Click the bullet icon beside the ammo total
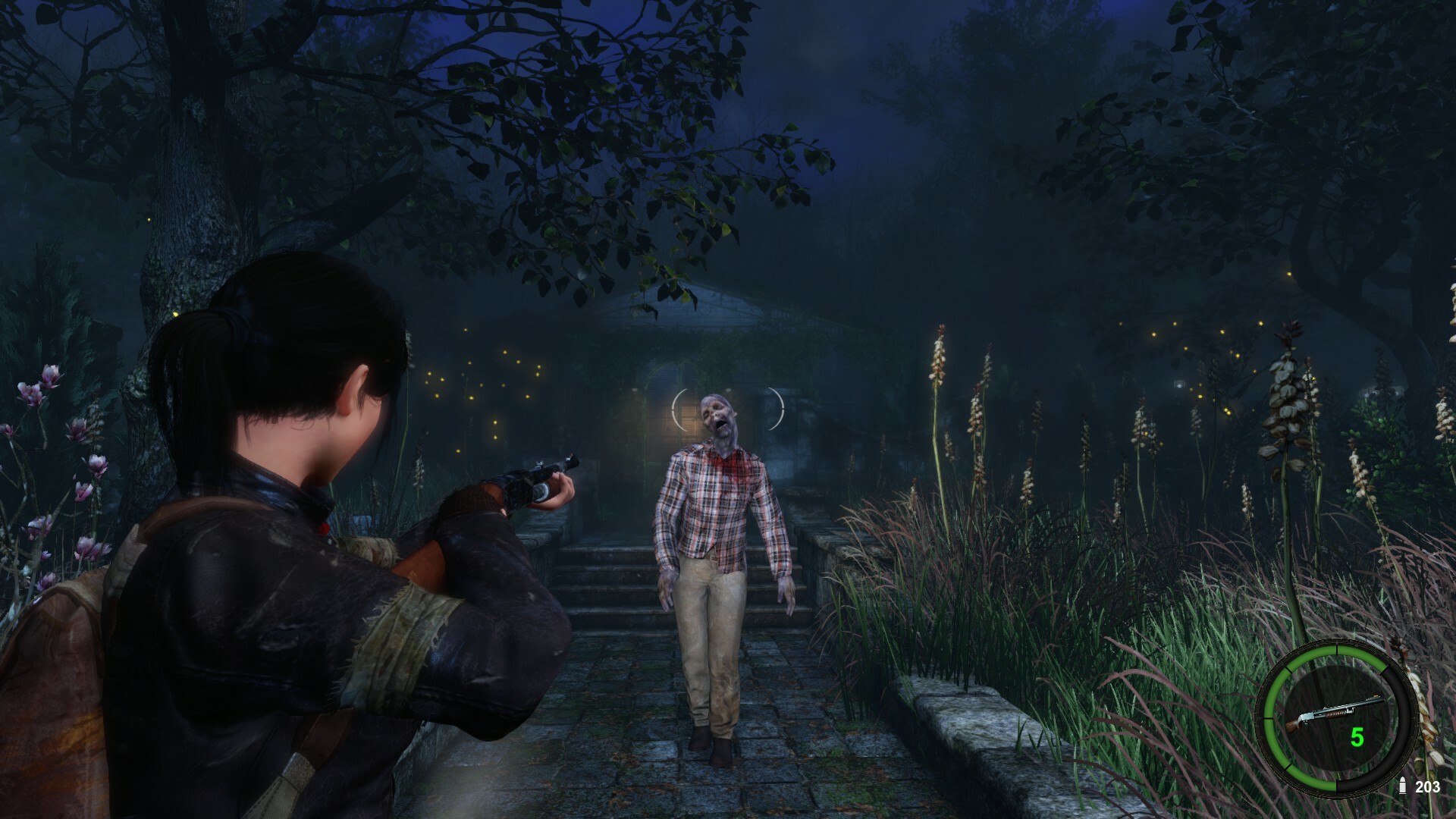 pos(1403,786)
